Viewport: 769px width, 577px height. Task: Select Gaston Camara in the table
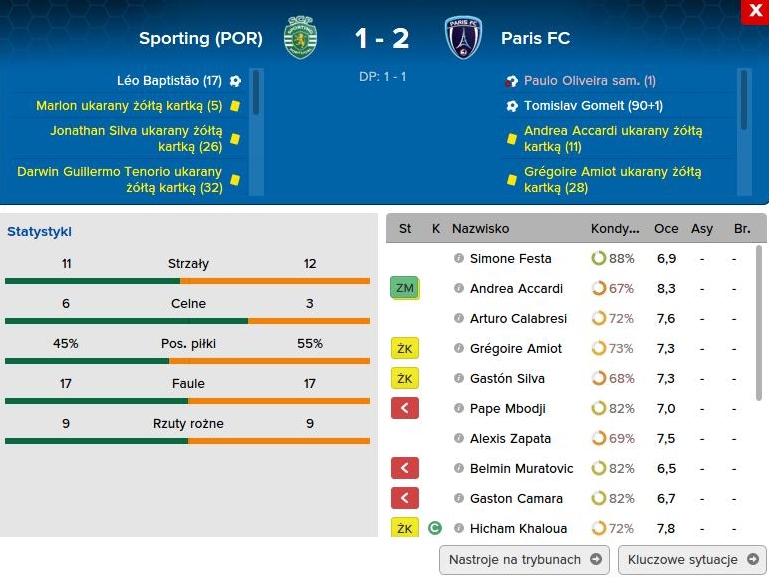click(x=516, y=499)
